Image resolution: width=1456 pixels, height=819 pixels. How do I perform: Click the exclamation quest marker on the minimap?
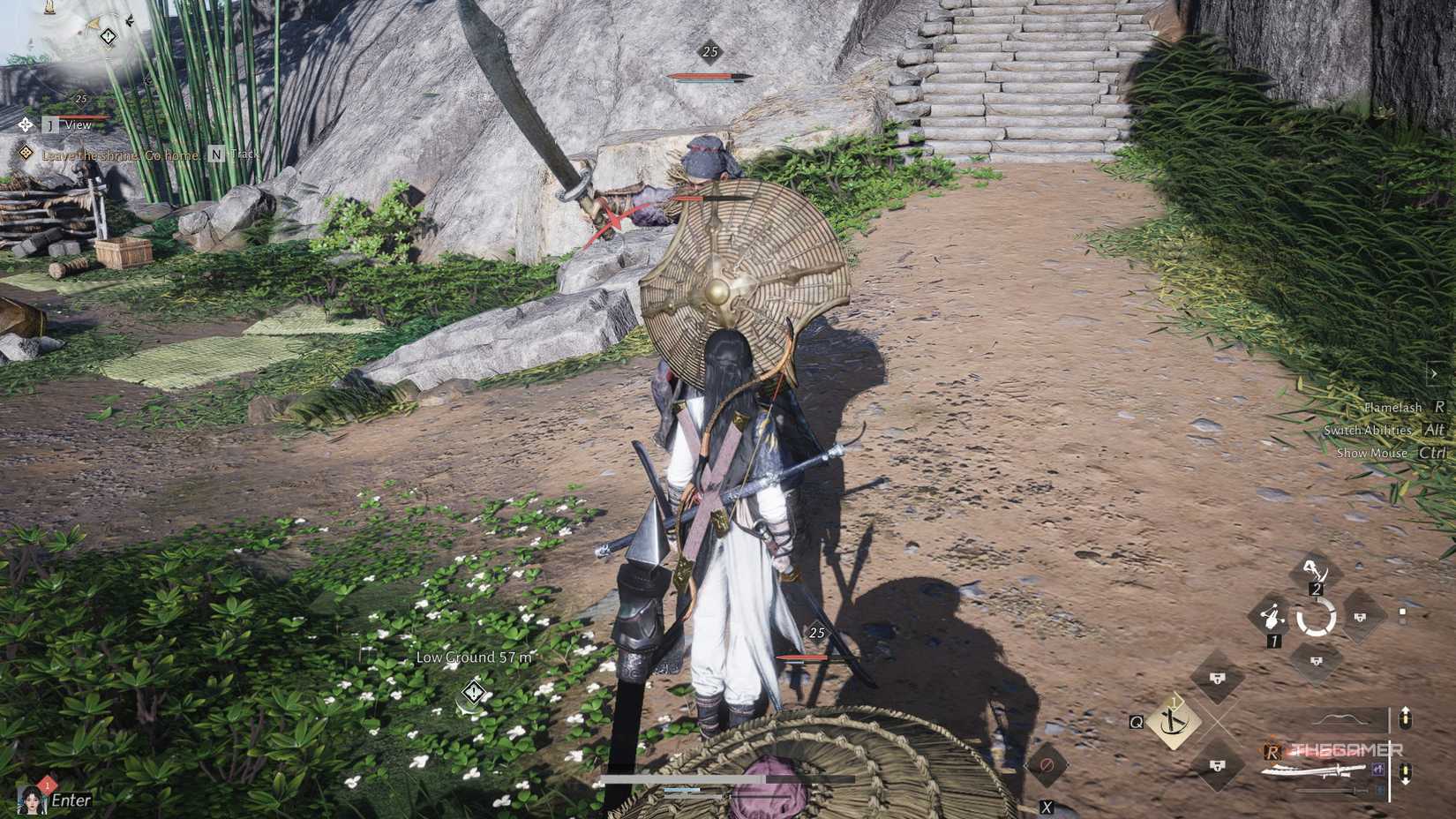108,37
